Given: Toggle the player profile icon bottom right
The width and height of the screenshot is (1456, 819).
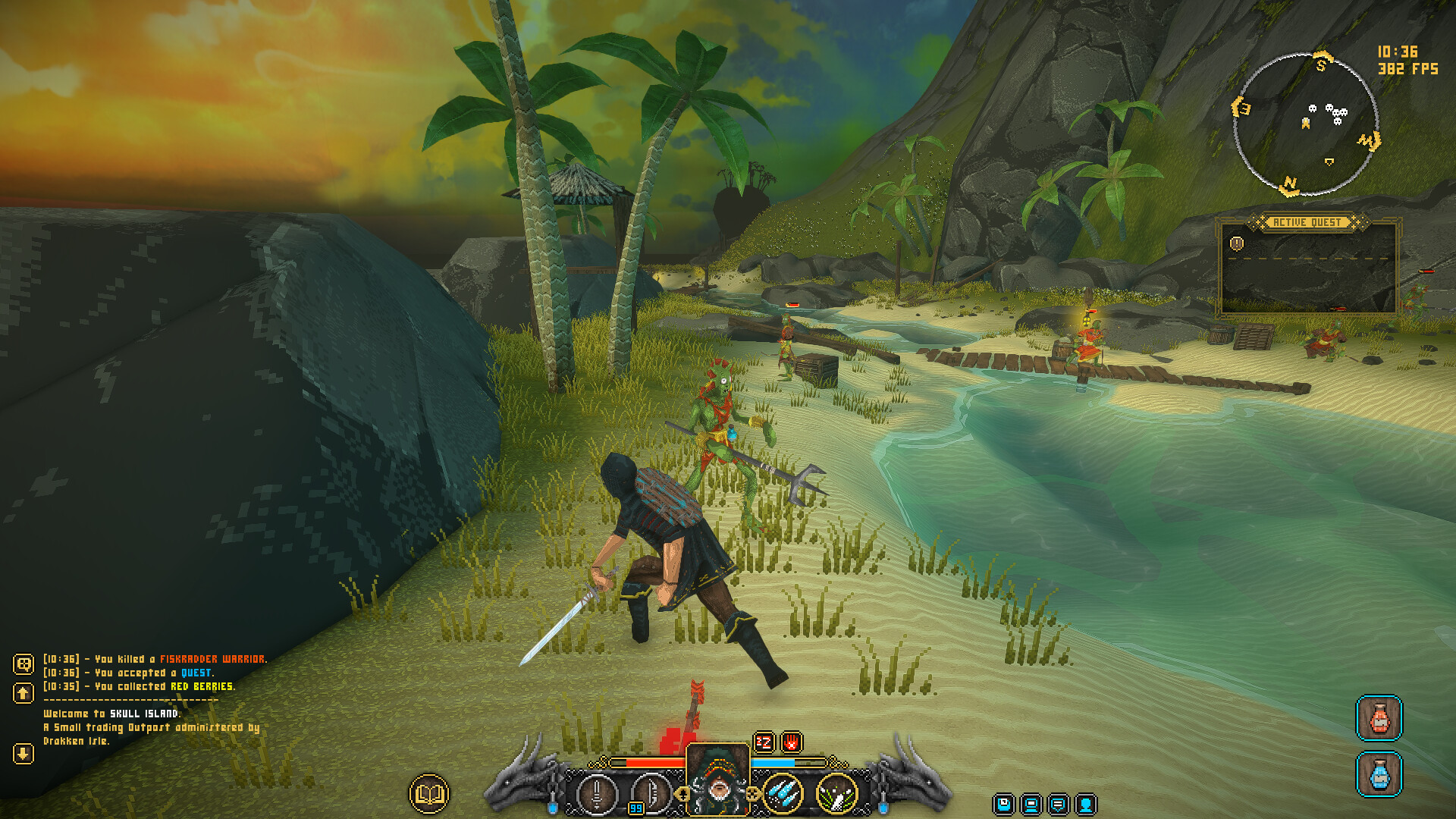Looking at the screenshot, I should (x=1086, y=805).
